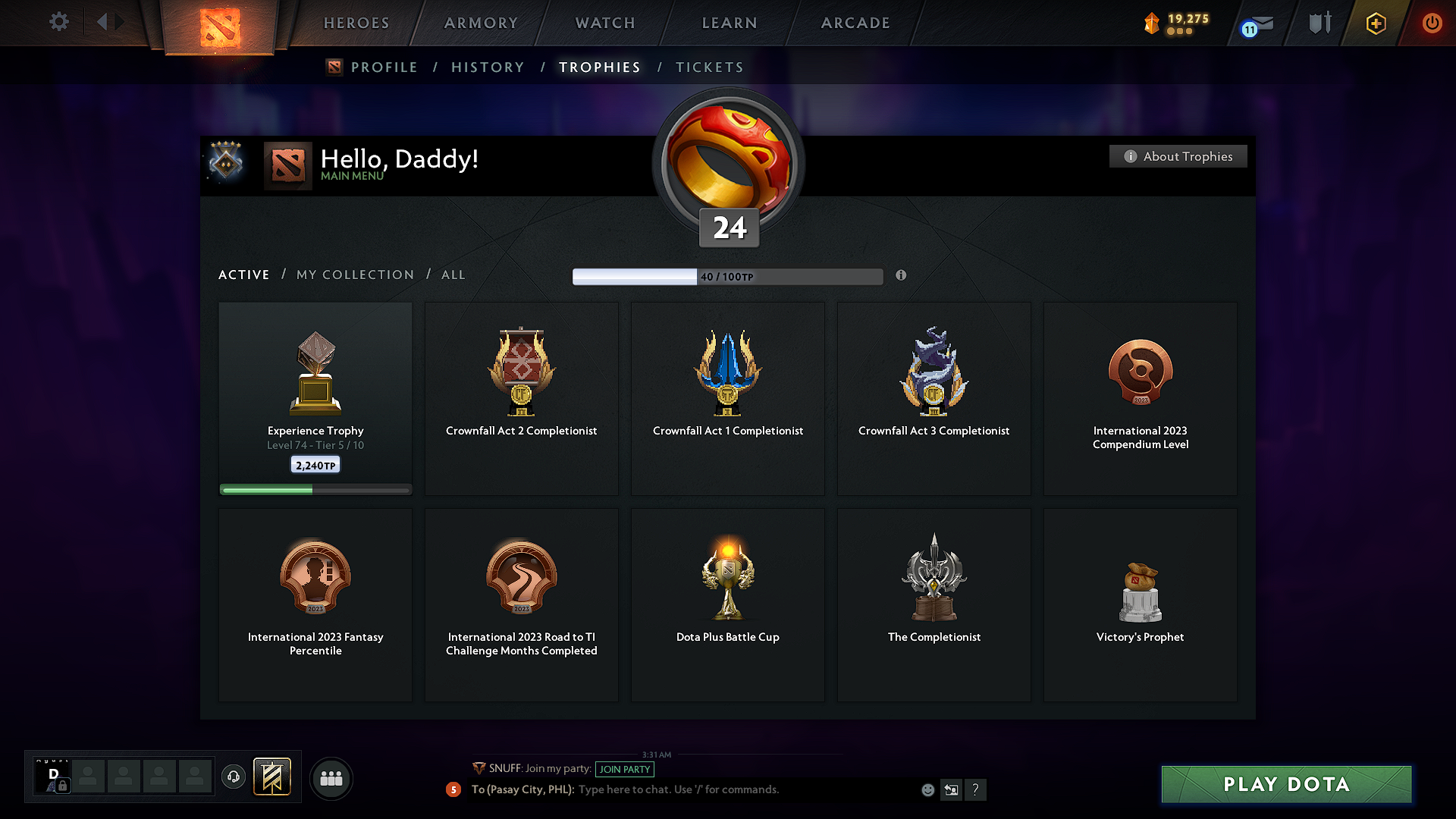Open the MY COLLECTION trophy filter
1456x819 pixels.
(354, 275)
